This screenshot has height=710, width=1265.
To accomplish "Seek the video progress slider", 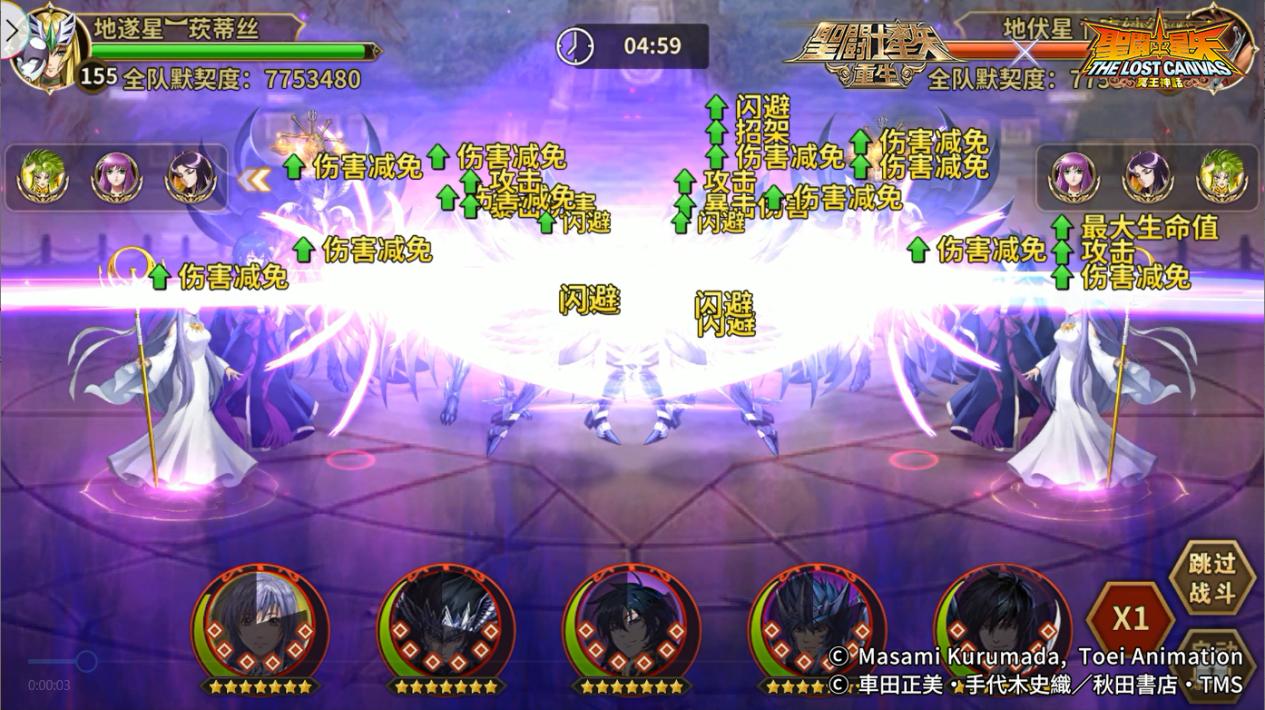I will point(87,661).
